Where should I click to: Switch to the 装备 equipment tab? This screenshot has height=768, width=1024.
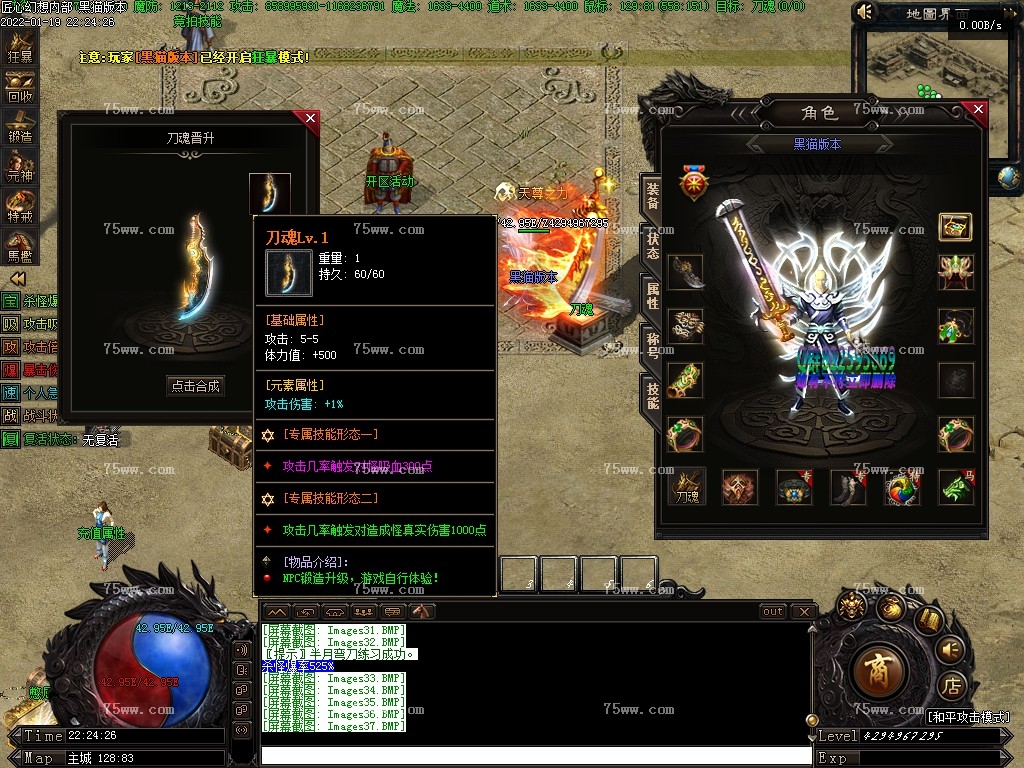coord(652,196)
